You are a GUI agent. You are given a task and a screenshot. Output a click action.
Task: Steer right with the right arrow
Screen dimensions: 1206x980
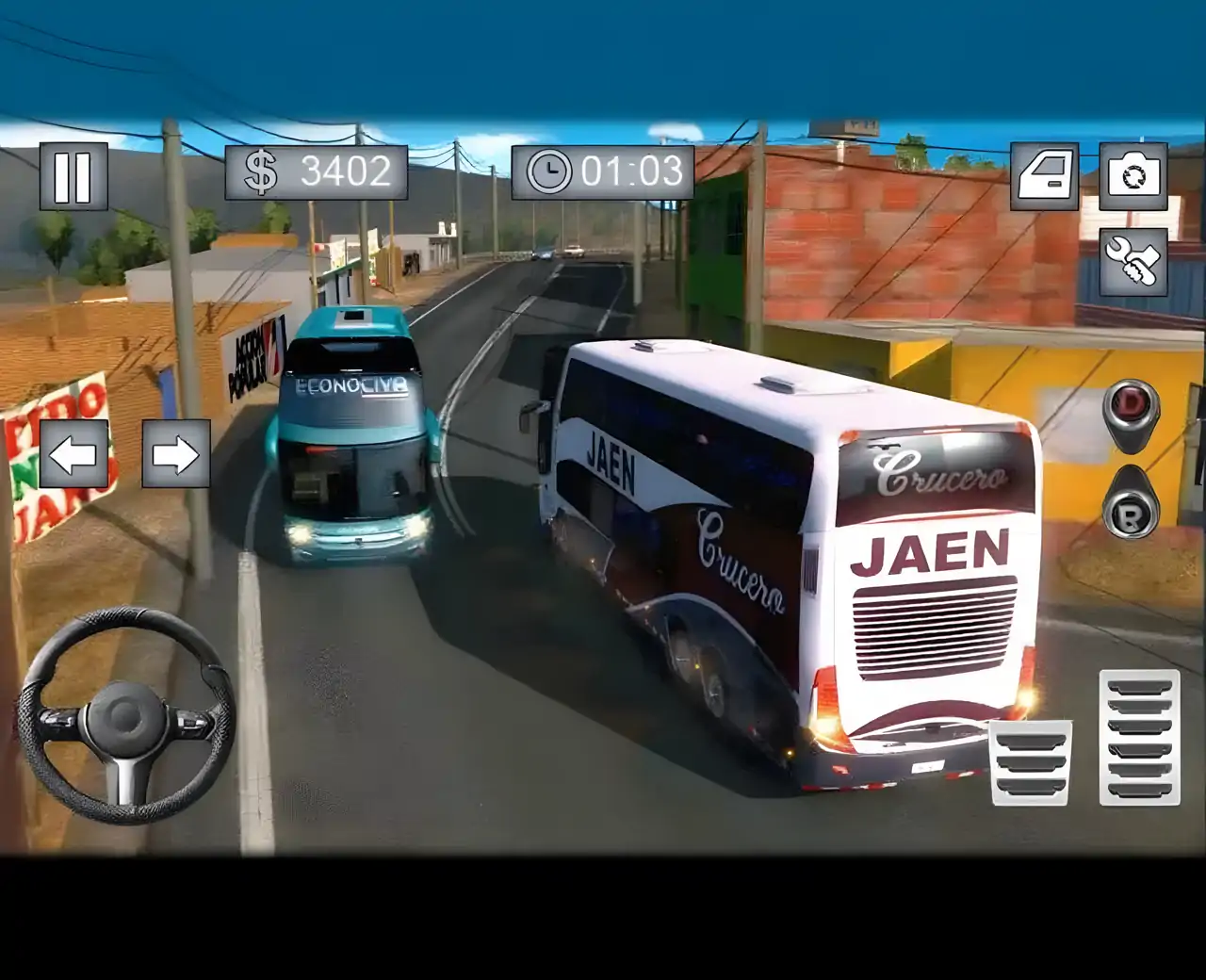coord(176,454)
